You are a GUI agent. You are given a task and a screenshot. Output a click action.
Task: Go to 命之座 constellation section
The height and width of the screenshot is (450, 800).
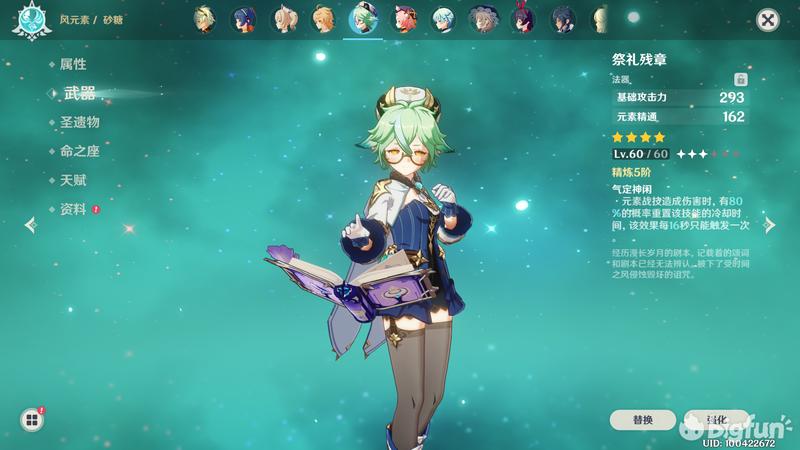tap(80, 151)
